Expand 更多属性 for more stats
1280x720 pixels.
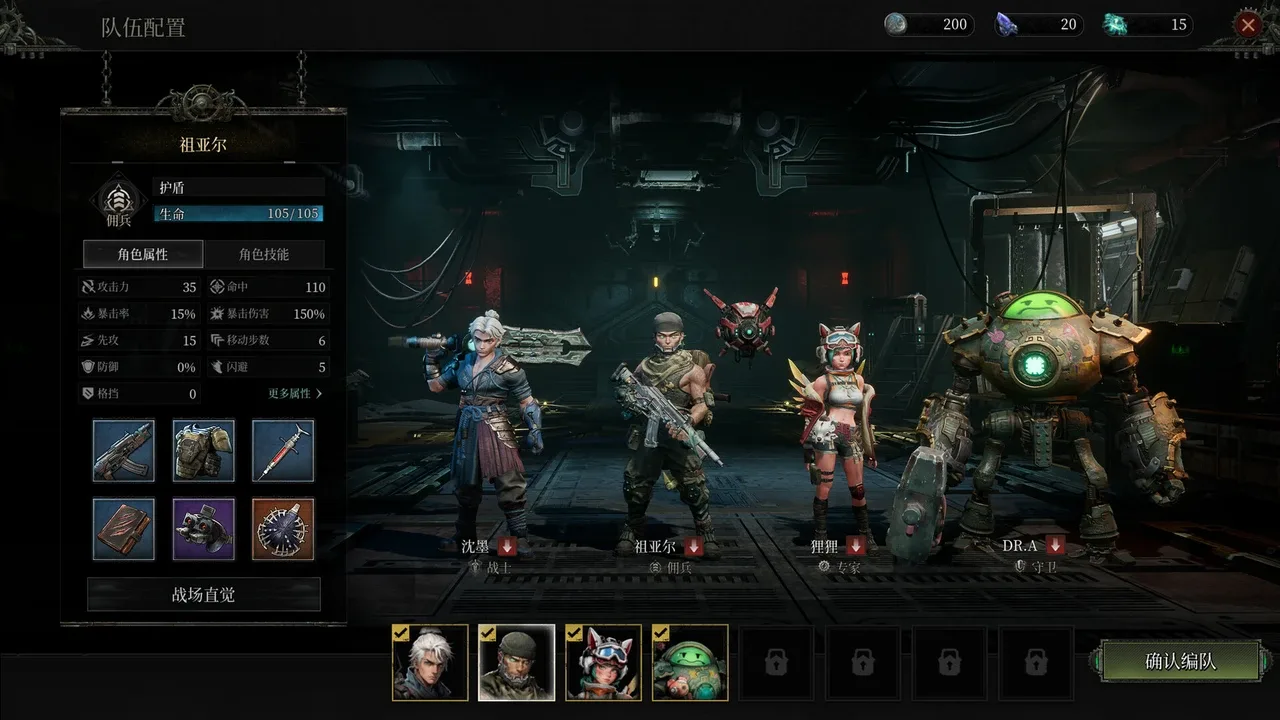pyautogui.click(x=295, y=394)
